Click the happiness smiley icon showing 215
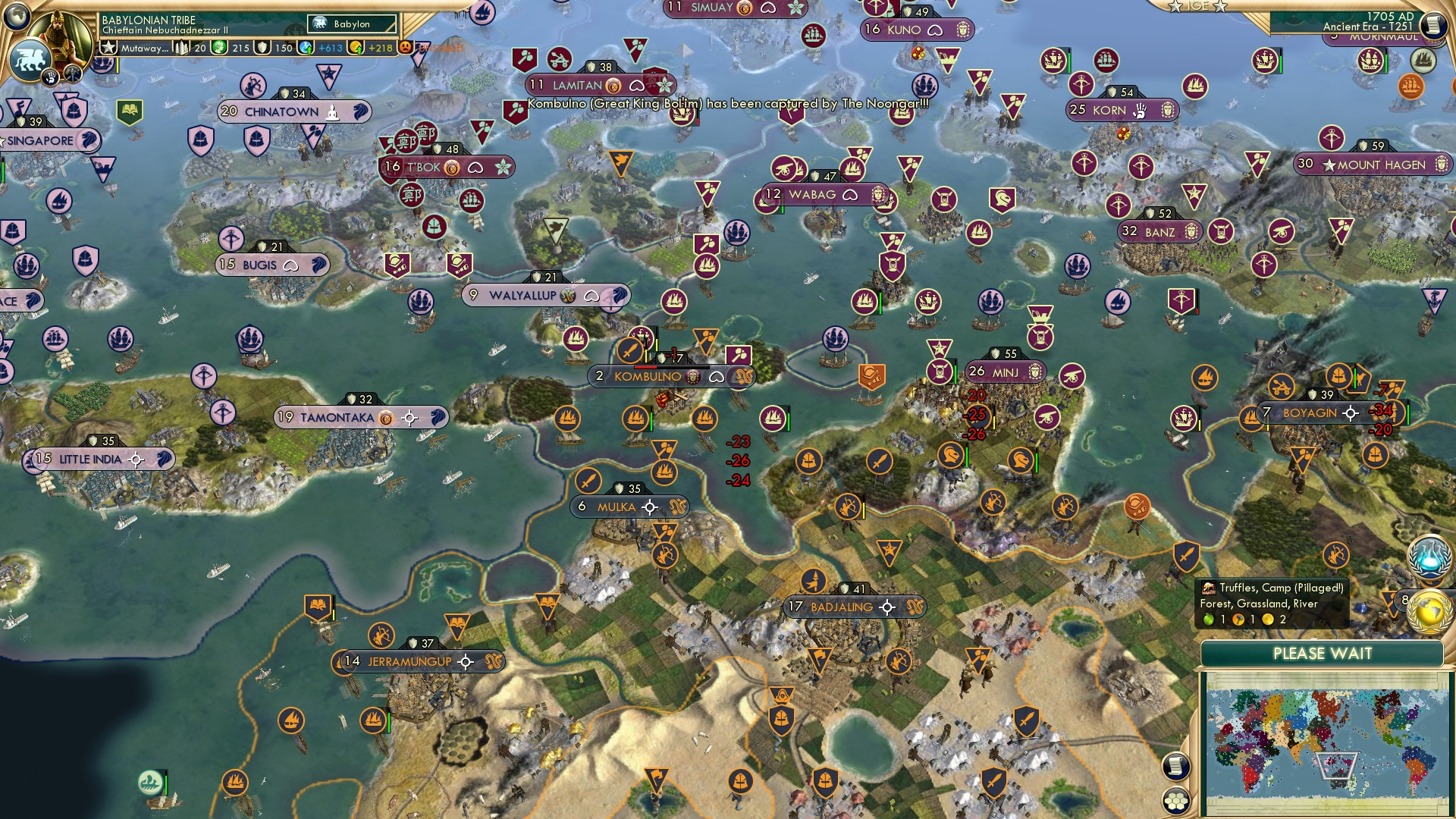Screen dimensions: 1456x819 pyautogui.click(x=218, y=46)
